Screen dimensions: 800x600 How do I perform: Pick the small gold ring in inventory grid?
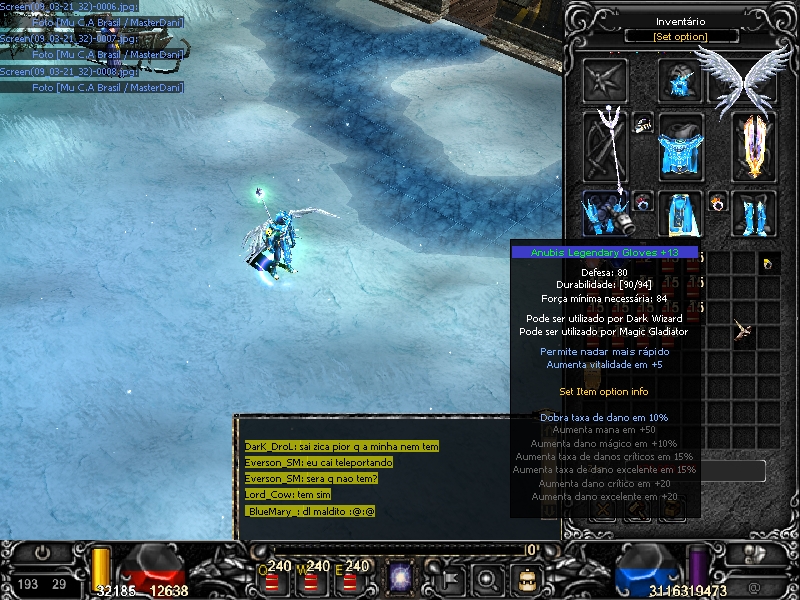pos(767,264)
